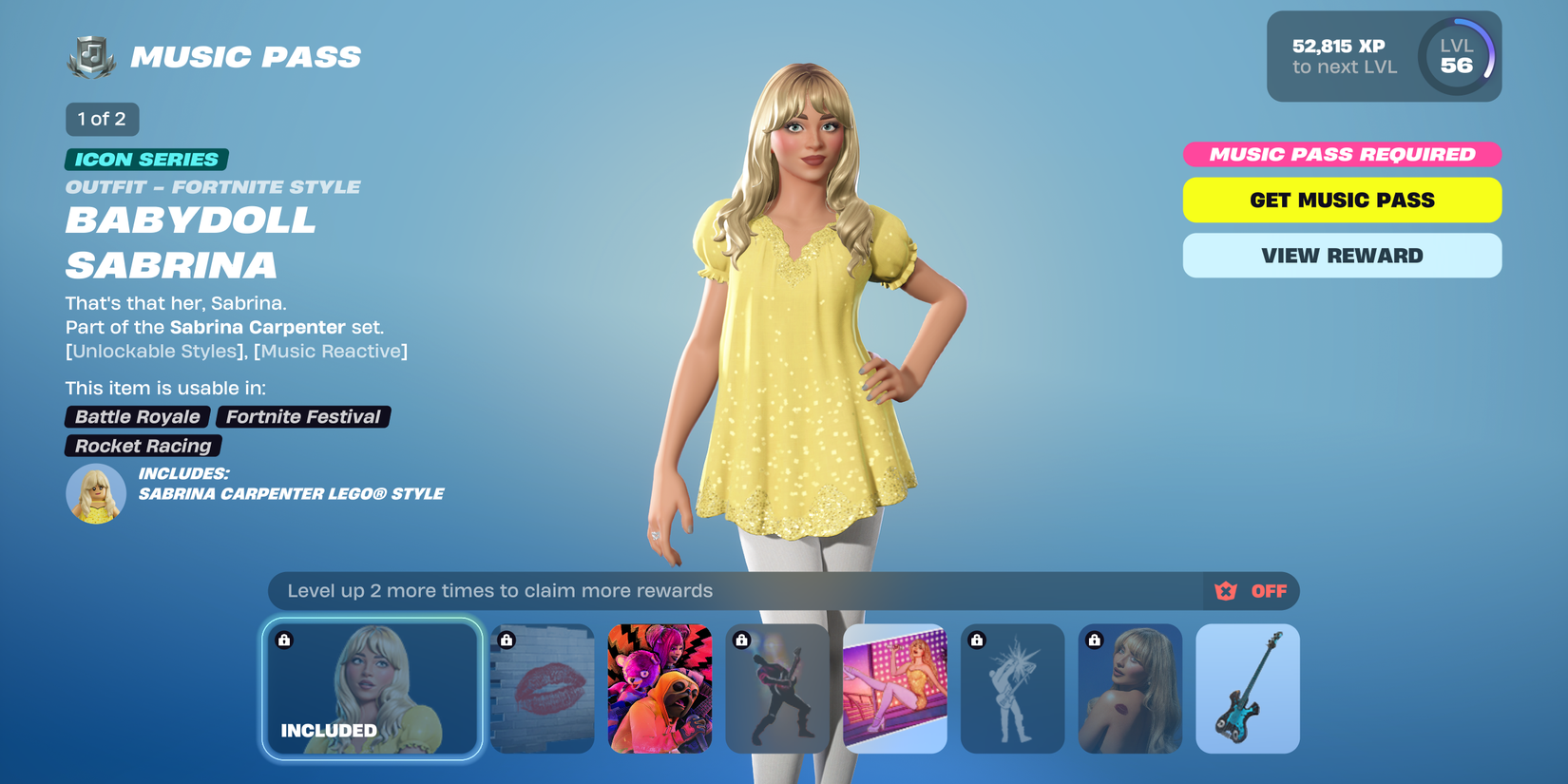
Task: Select the white leaping guitarist emote icon
Action: [x=1012, y=689]
